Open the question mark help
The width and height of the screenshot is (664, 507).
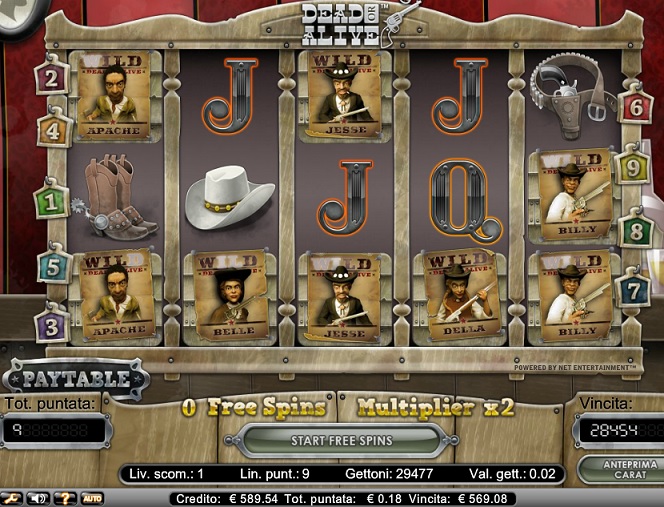[x=64, y=497]
